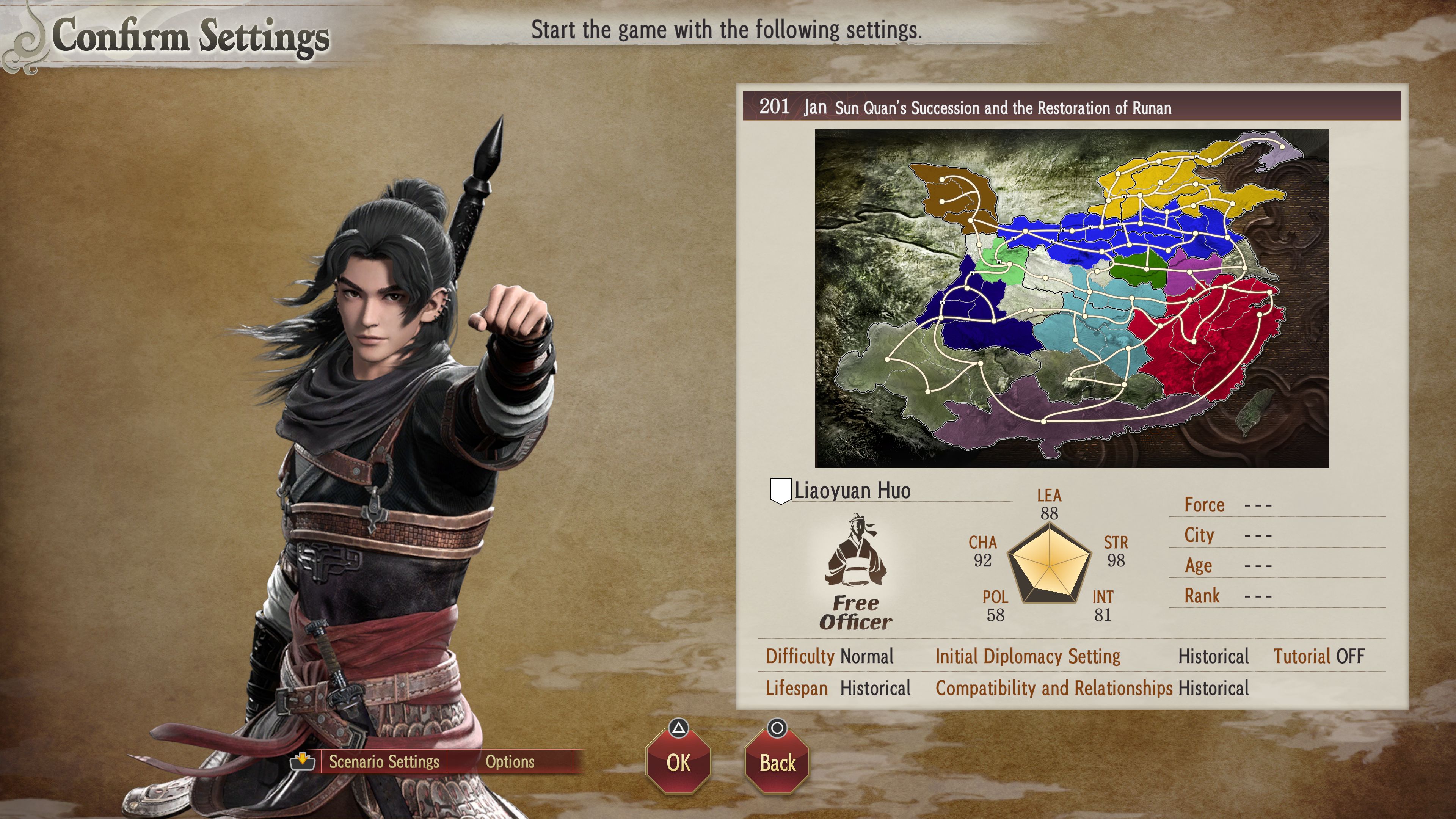Open the Options tab
The image size is (1456, 819).
click(510, 761)
